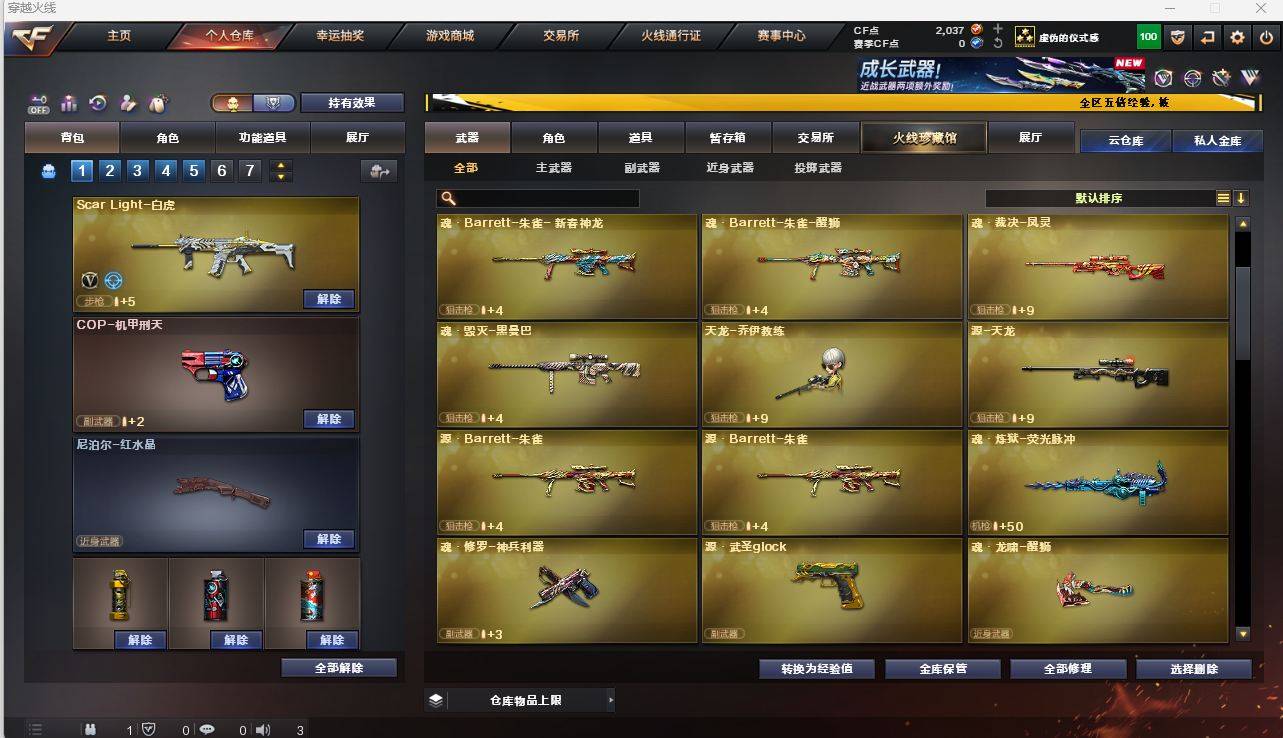Toggle the OFF key switch in the left toolbar
The height and width of the screenshot is (738, 1283).
click(37, 103)
